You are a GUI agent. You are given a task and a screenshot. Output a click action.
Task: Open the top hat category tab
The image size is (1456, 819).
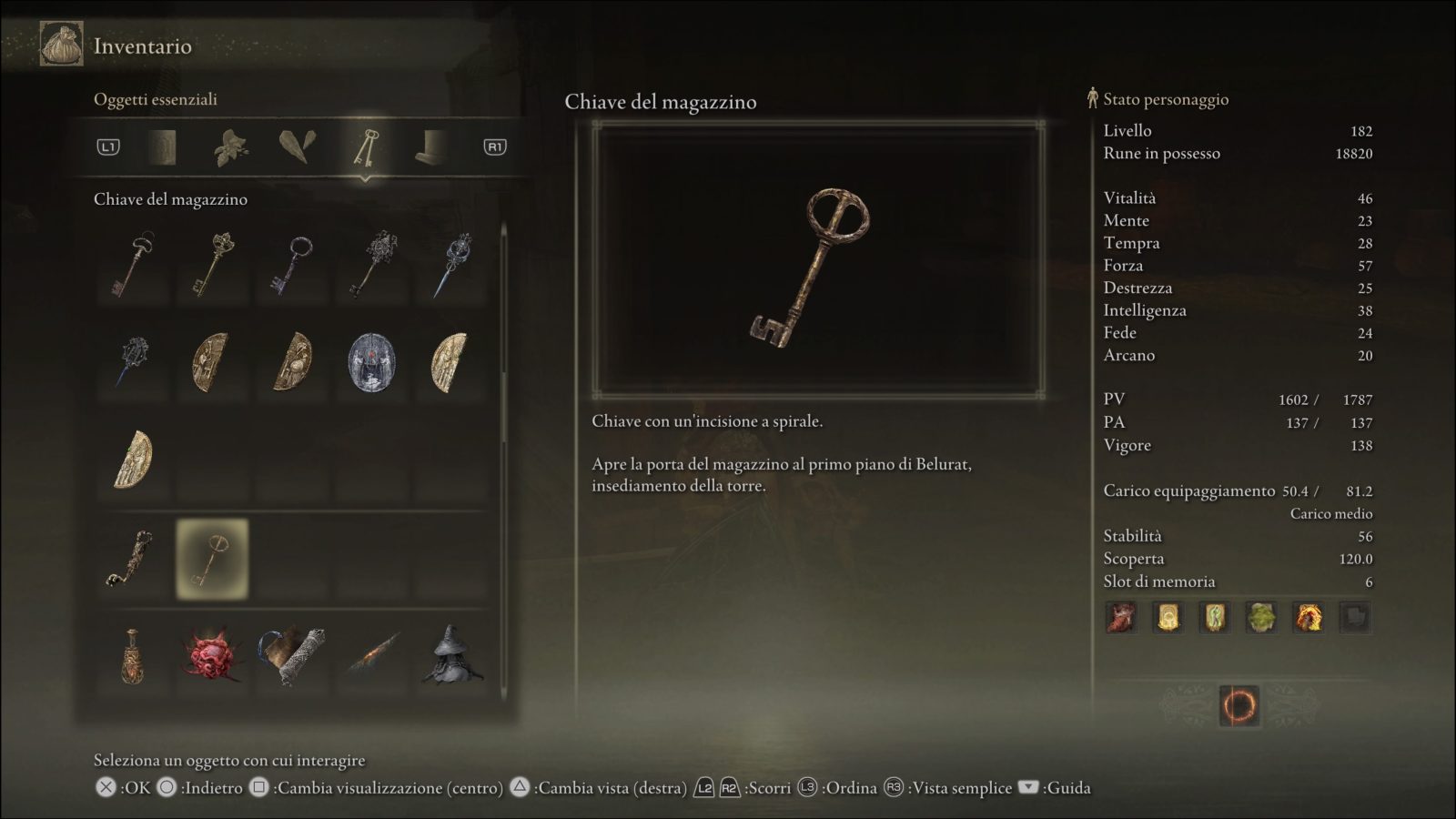[430, 147]
